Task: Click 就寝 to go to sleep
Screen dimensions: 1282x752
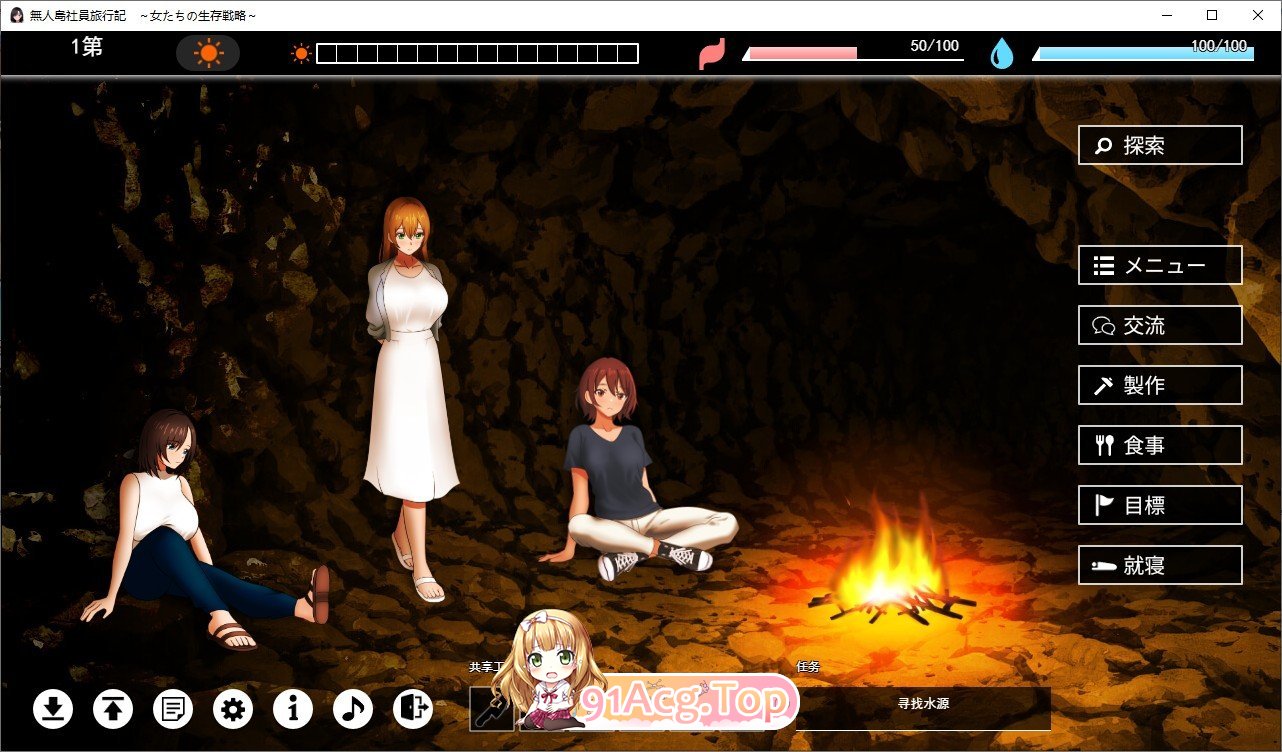Action: click(1160, 566)
